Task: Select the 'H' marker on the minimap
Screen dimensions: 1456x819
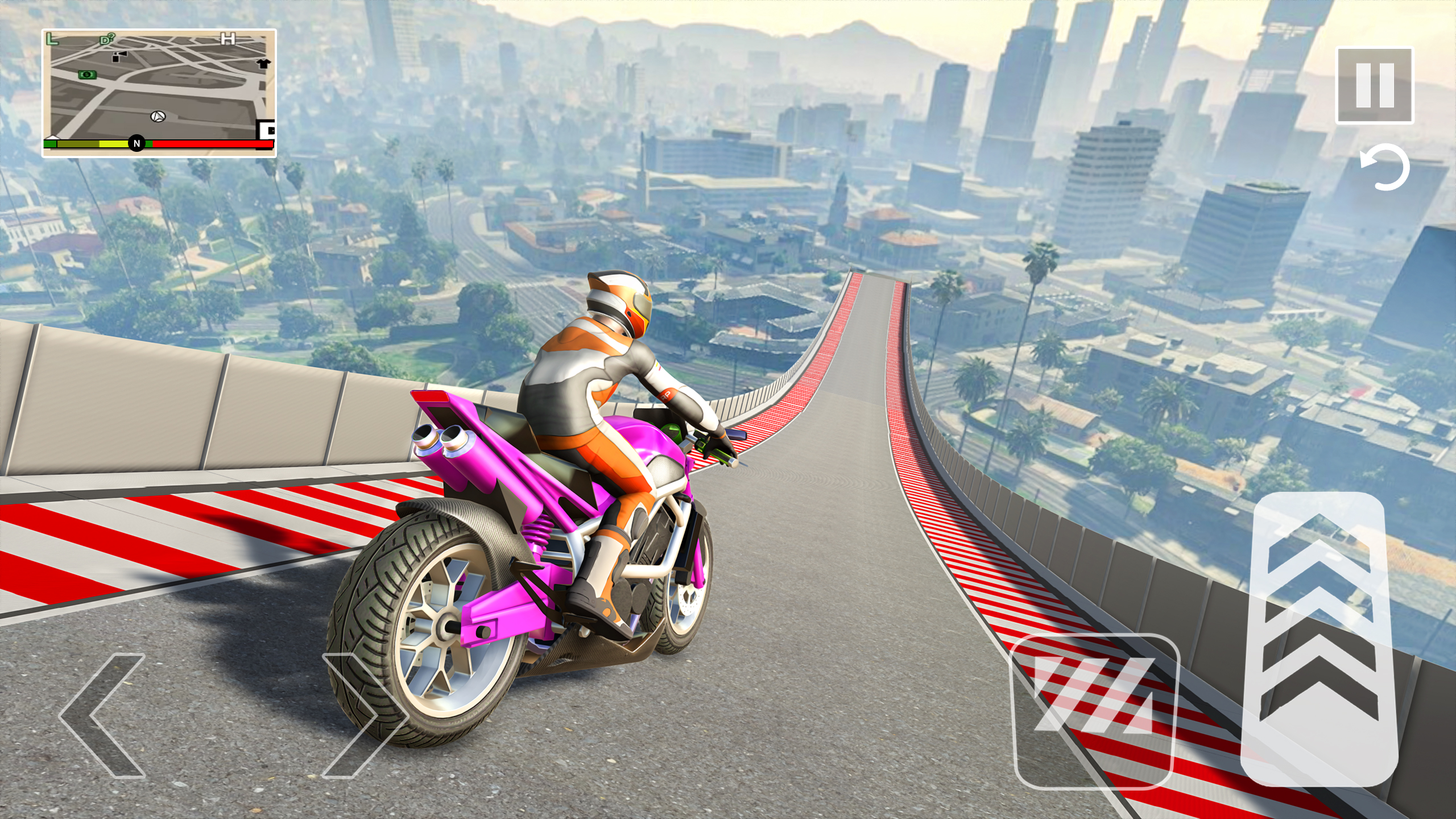Action: 228,39
